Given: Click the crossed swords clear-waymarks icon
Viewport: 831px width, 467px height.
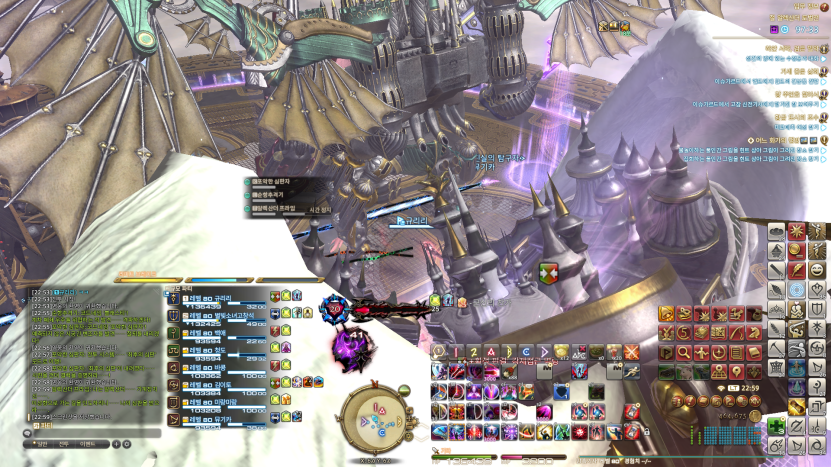Looking at the screenshot, I should 631,351.
